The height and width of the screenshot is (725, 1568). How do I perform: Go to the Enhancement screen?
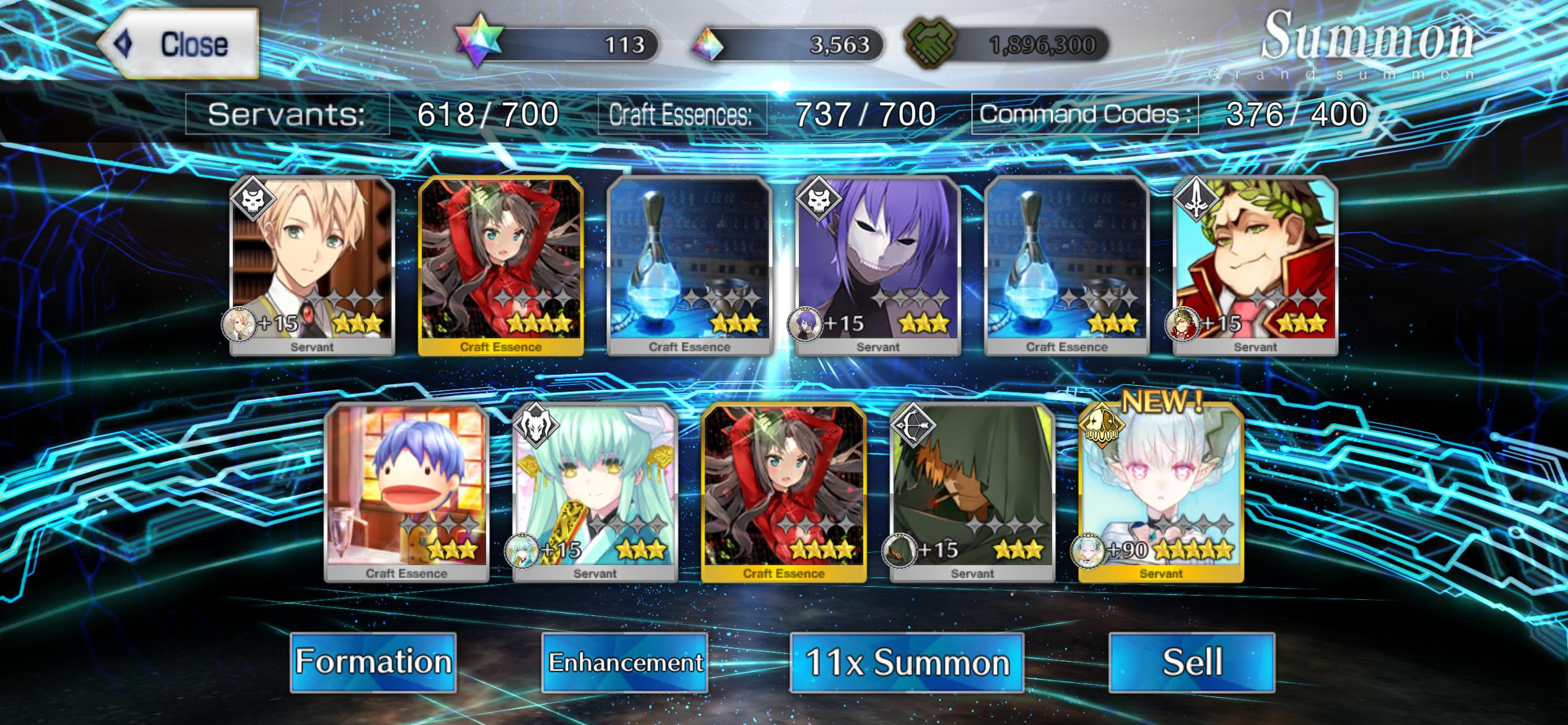[625, 662]
